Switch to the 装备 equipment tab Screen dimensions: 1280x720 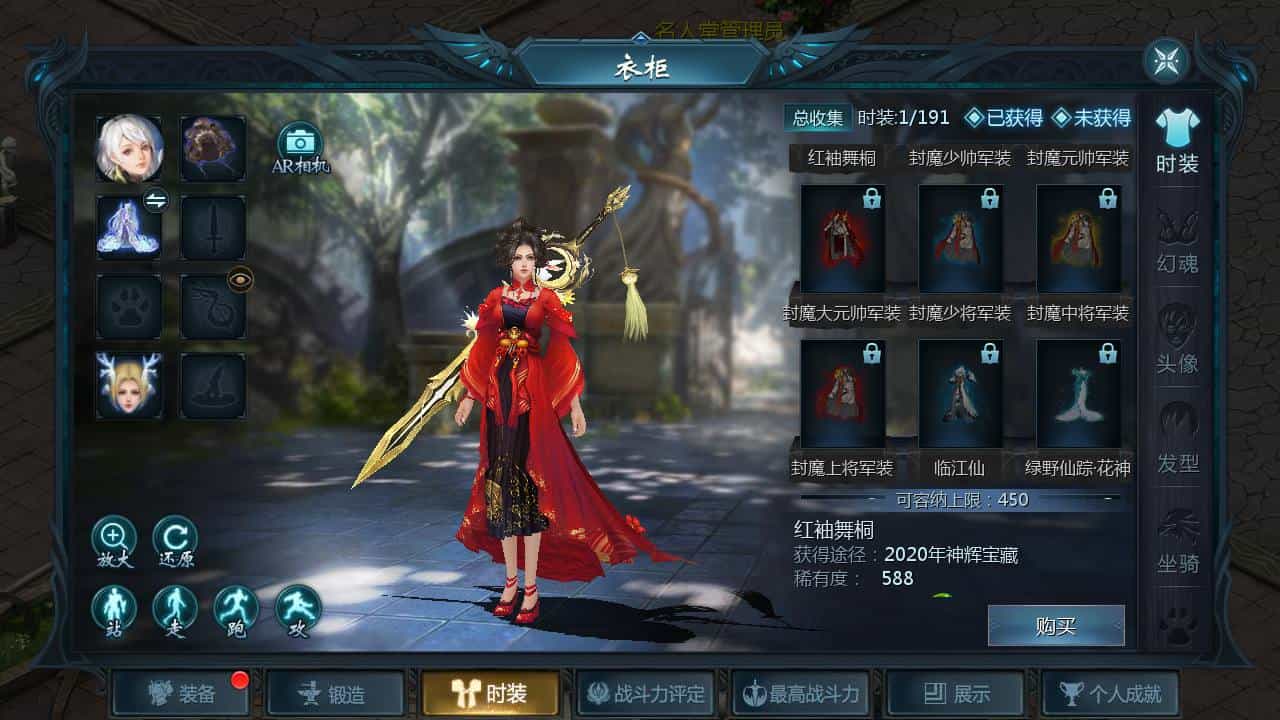point(181,693)
